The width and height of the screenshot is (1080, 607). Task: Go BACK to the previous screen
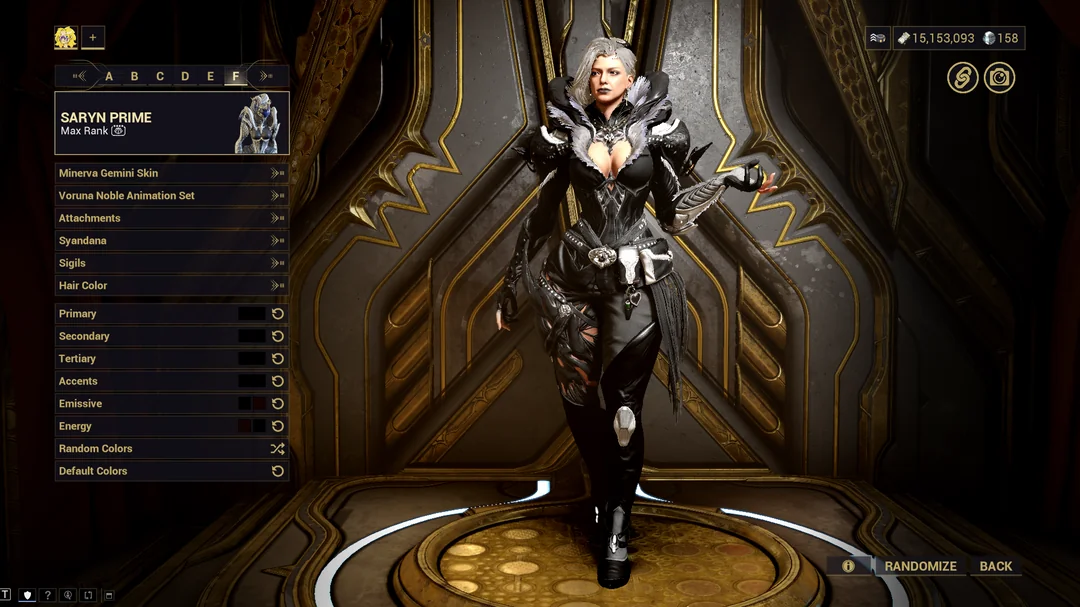pyautogui.click(x=995, y=566)
